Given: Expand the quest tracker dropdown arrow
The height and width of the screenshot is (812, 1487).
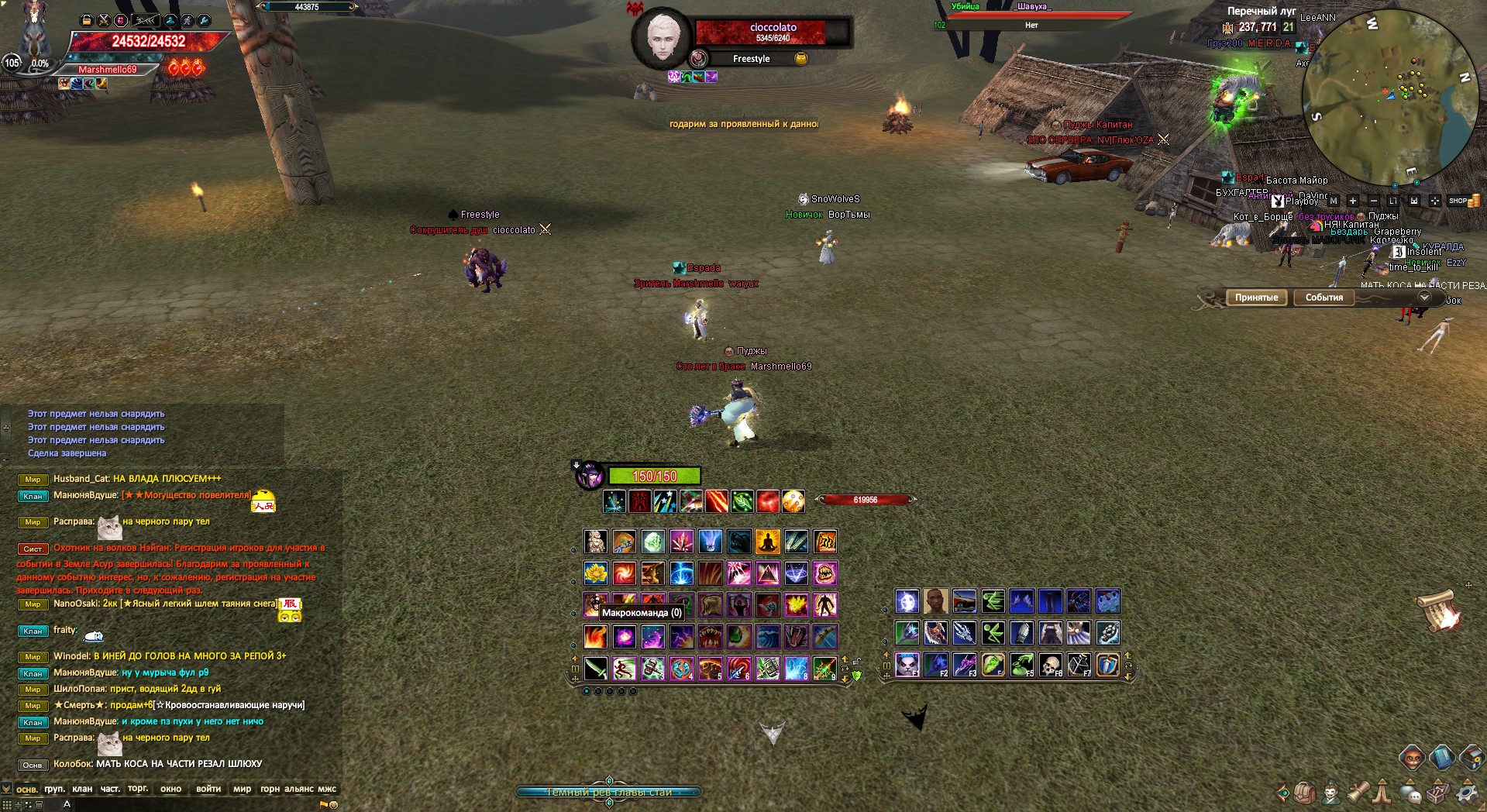Looking at the screenshot, I should point(1423,298).
